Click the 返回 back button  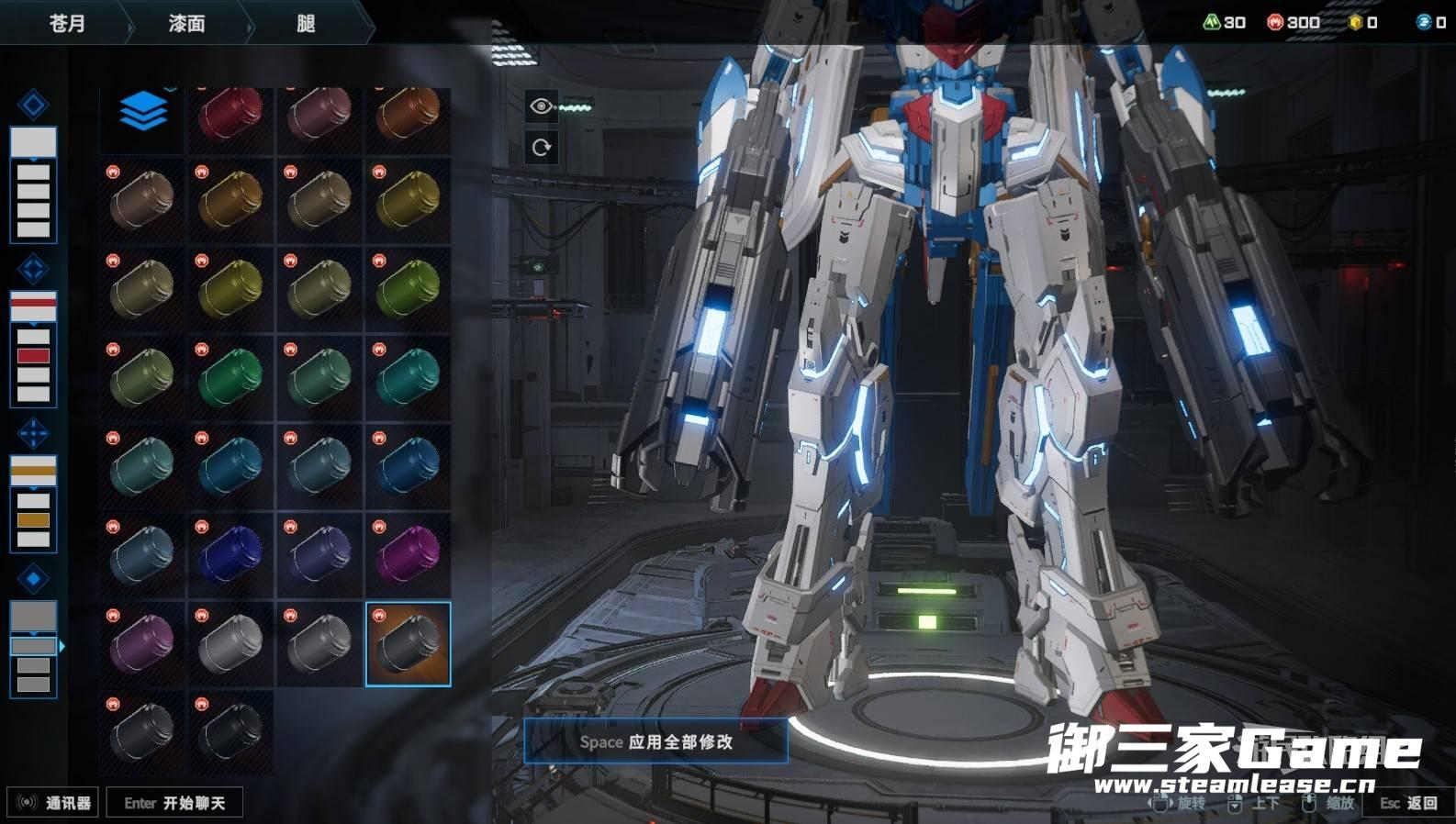[x=1409, y=803]
